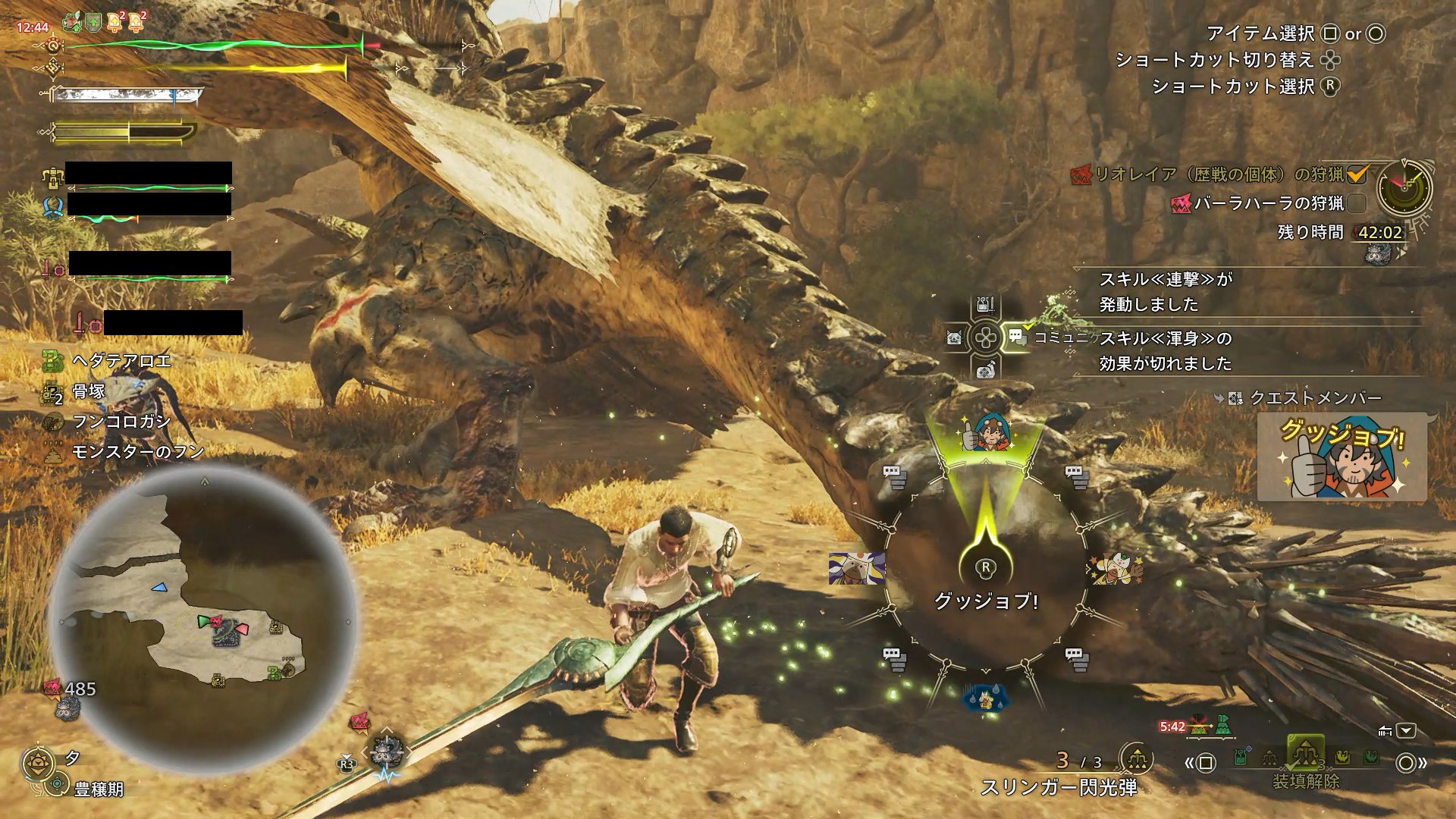Switch to the Palico face shortcut category
This screenshot has width=1456, height=819.
(x=954, y=337)
